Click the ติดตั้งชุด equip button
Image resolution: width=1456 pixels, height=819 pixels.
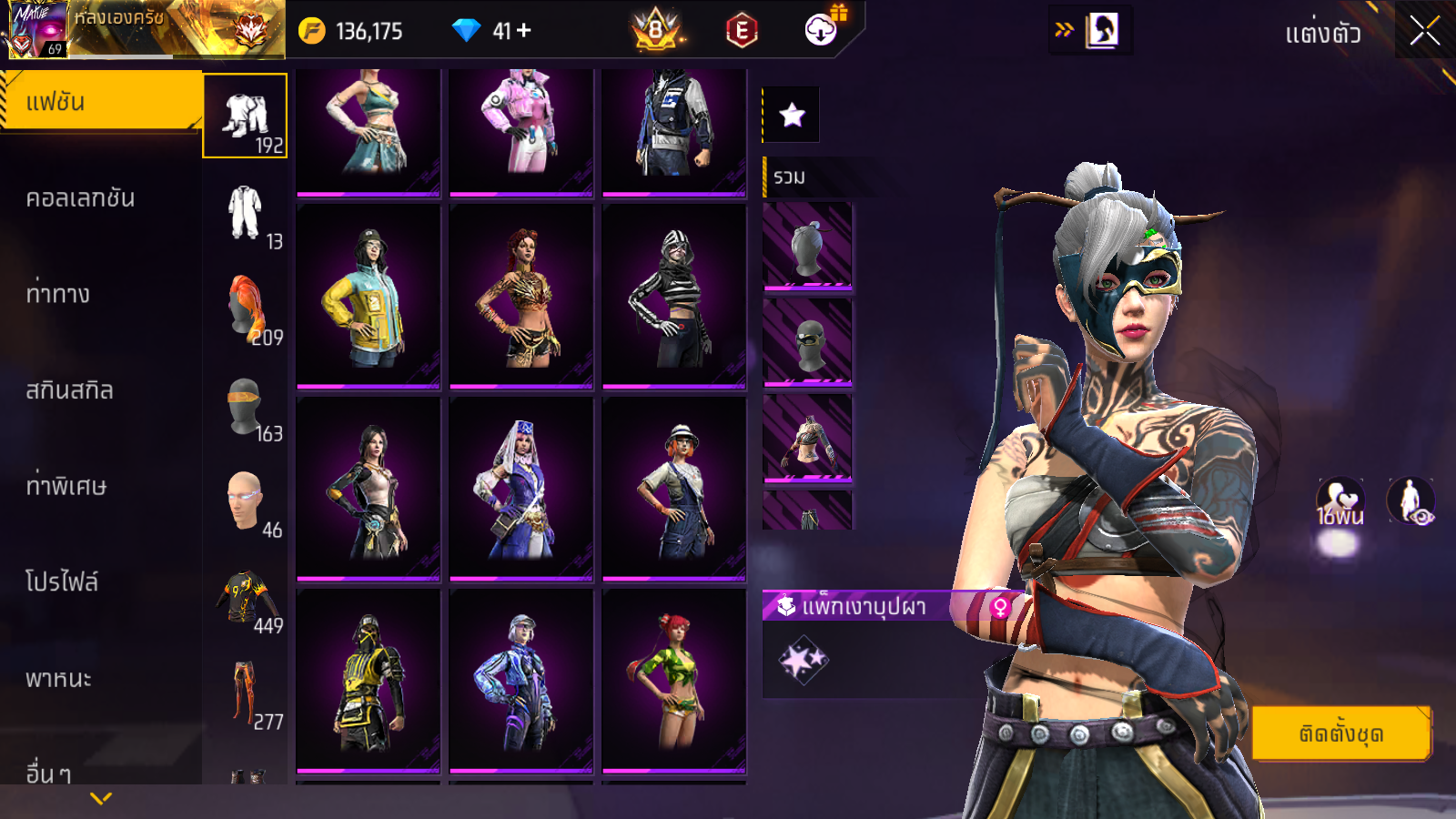[1340, 733]
